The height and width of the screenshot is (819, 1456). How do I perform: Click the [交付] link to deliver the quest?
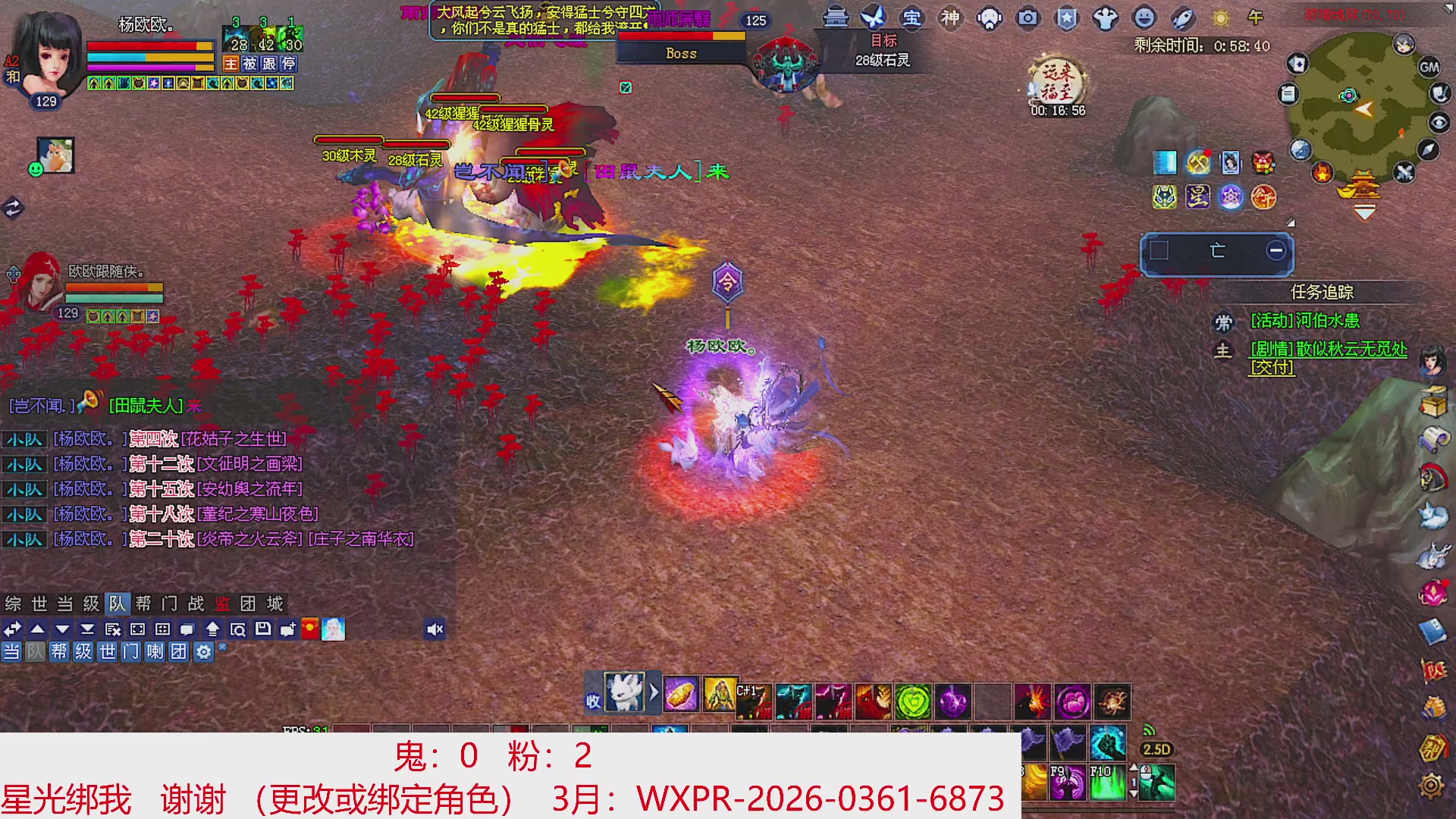tap(1271, 369)
